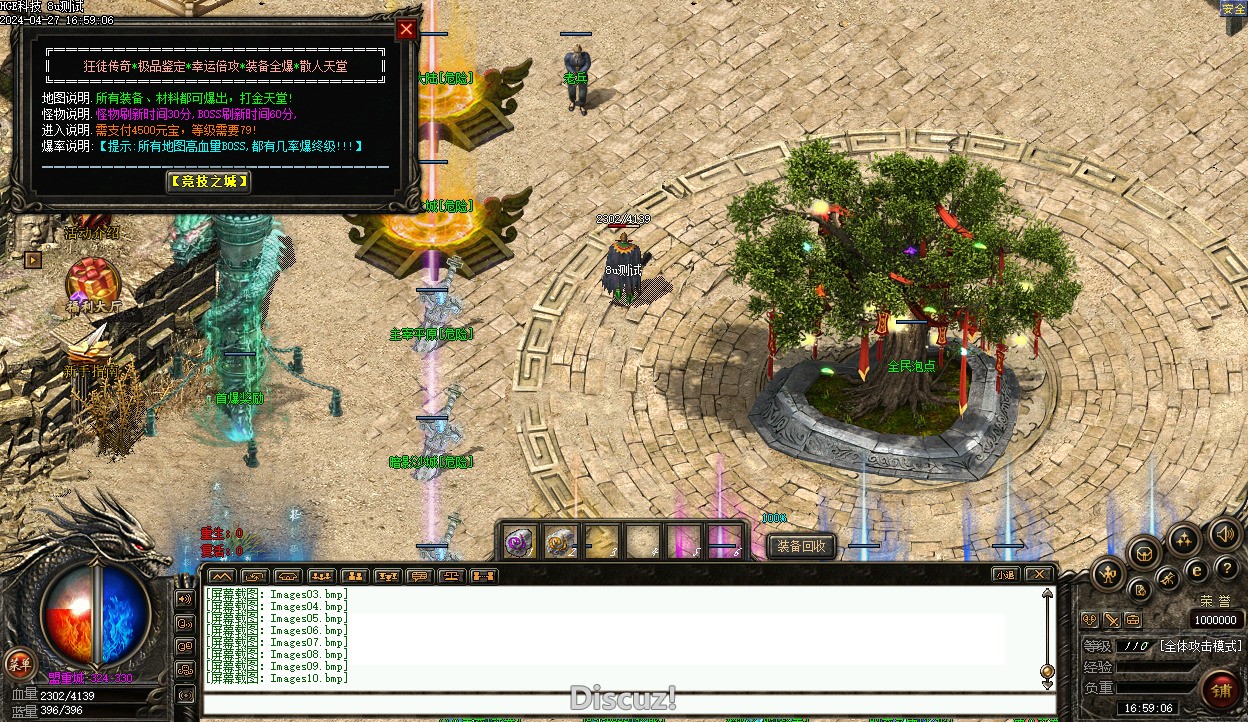The width and height of the screenshot is (1248, 722).
Task: Close the map info dialog
Action: click(x=406, y=29)
